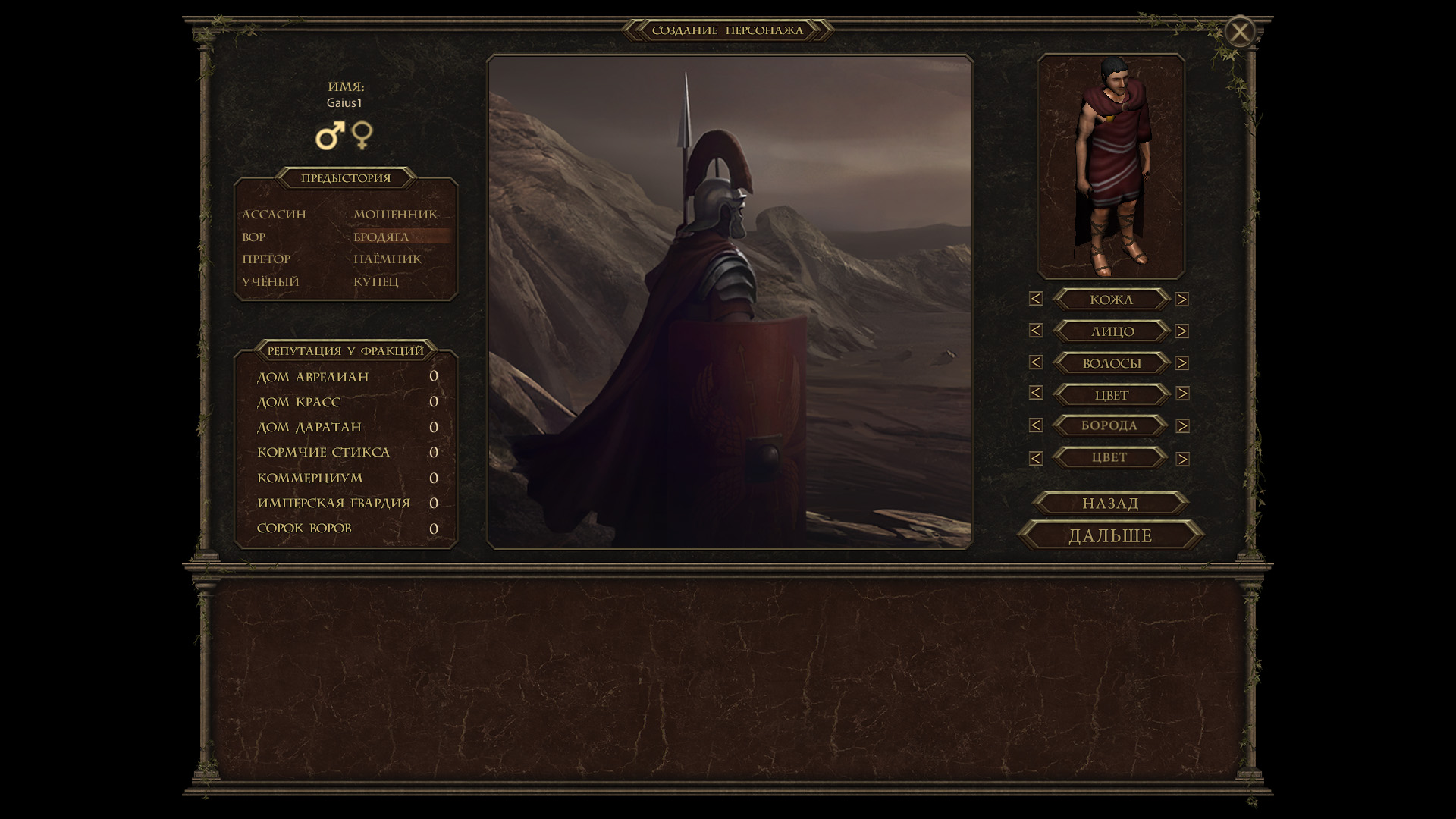The image size is (1456, 819).
Task: Select the Мошенник background
Action: point(395,215)
